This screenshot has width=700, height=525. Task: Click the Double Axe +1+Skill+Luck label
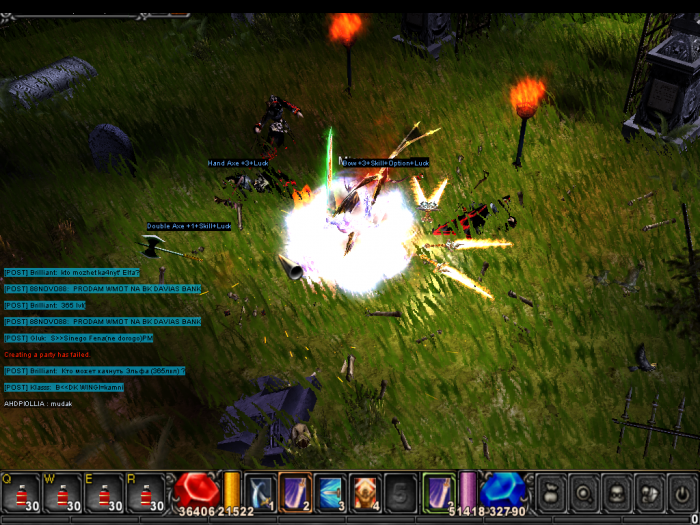190,226
